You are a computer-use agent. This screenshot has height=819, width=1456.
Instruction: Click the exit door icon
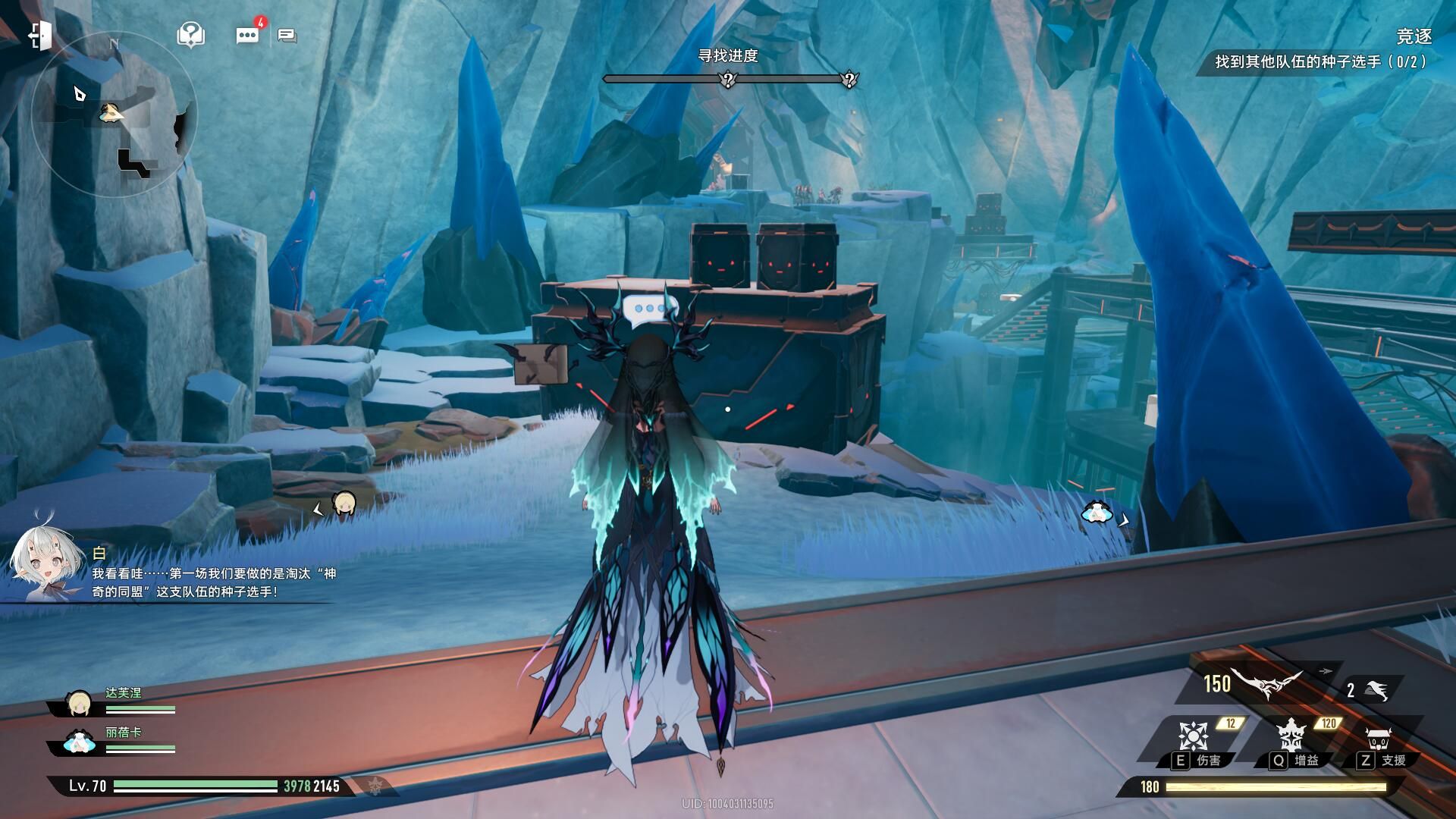pos(40,35)
